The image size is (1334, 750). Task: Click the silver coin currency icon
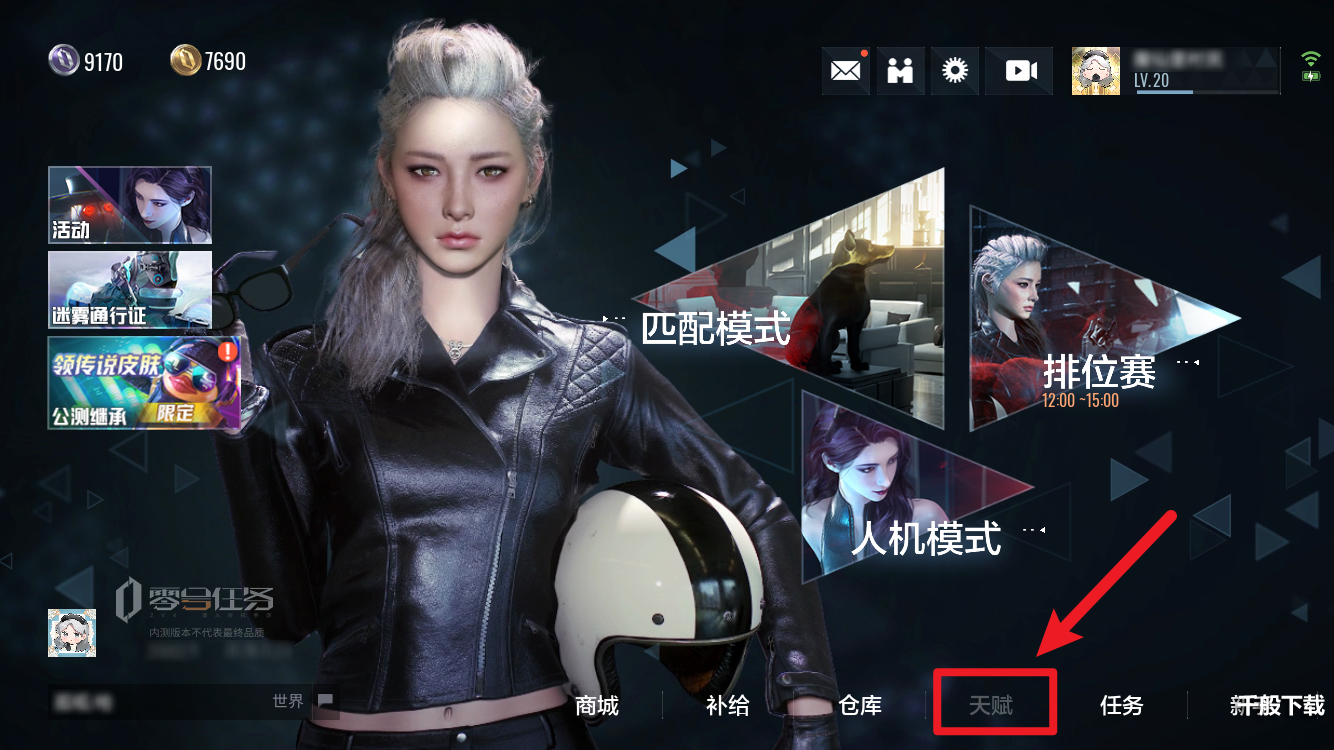(x=62, y=60)
